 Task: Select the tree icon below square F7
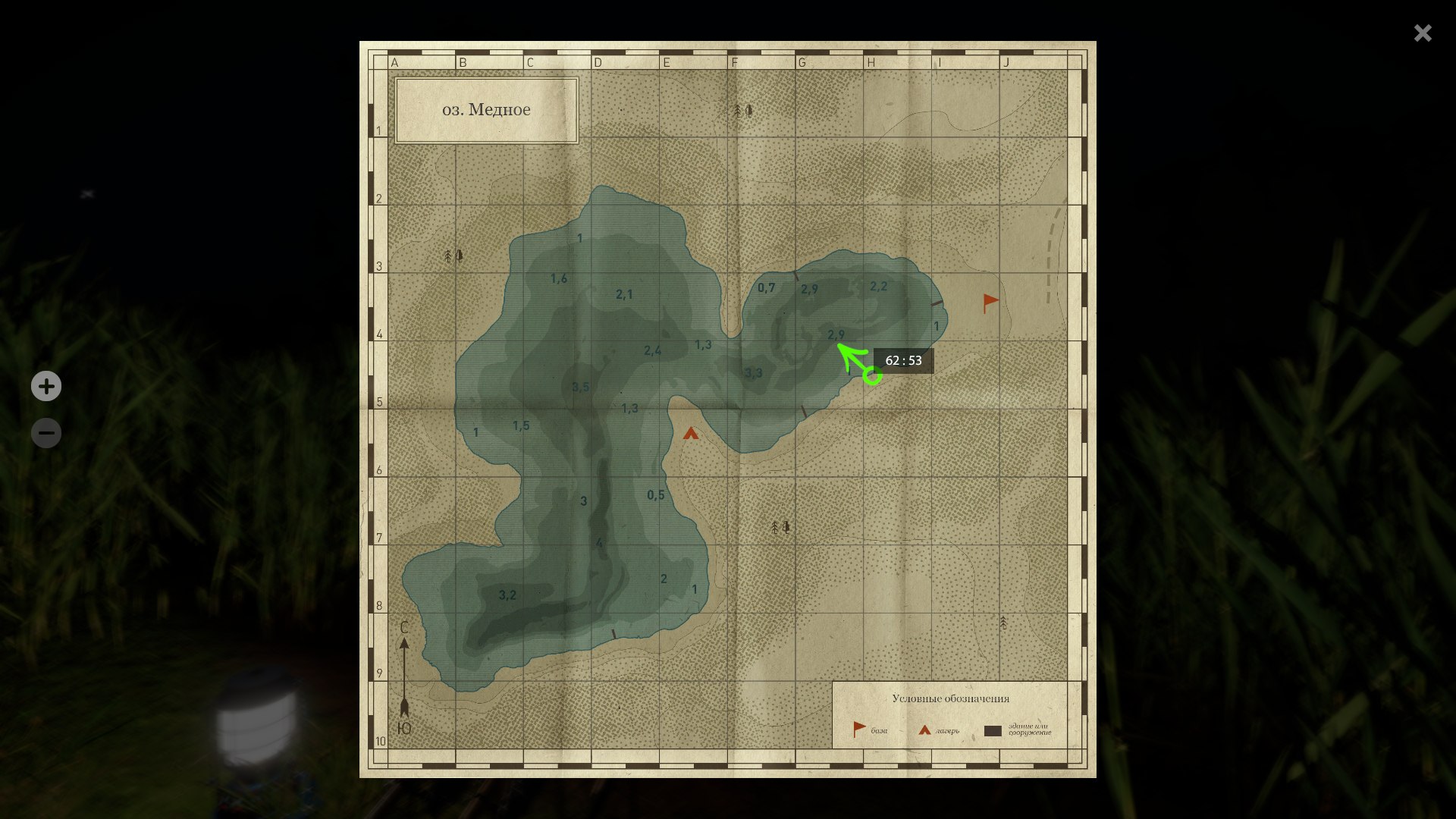780,526
